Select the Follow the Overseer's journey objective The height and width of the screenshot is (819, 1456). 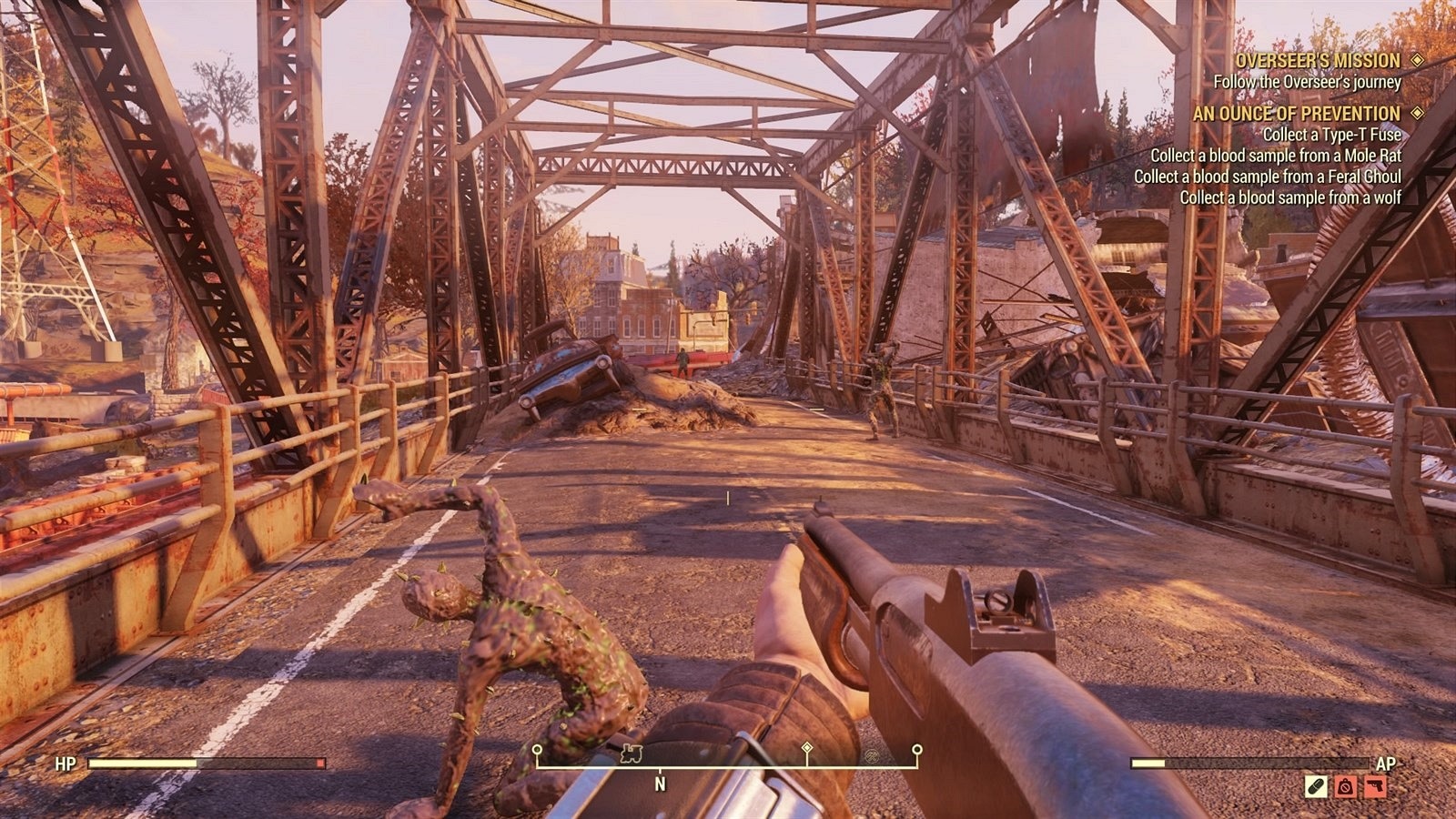pyautogui.click(x=1307, y=82)
